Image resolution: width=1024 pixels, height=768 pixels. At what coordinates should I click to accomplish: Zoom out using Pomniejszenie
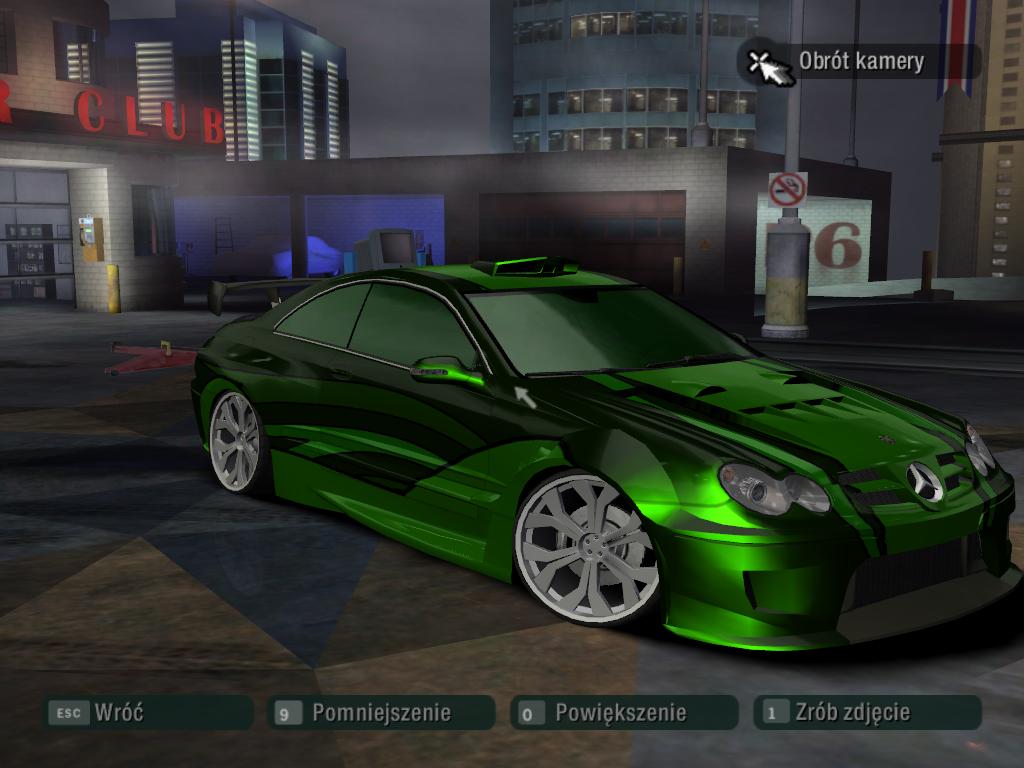[x=381, y=713]
